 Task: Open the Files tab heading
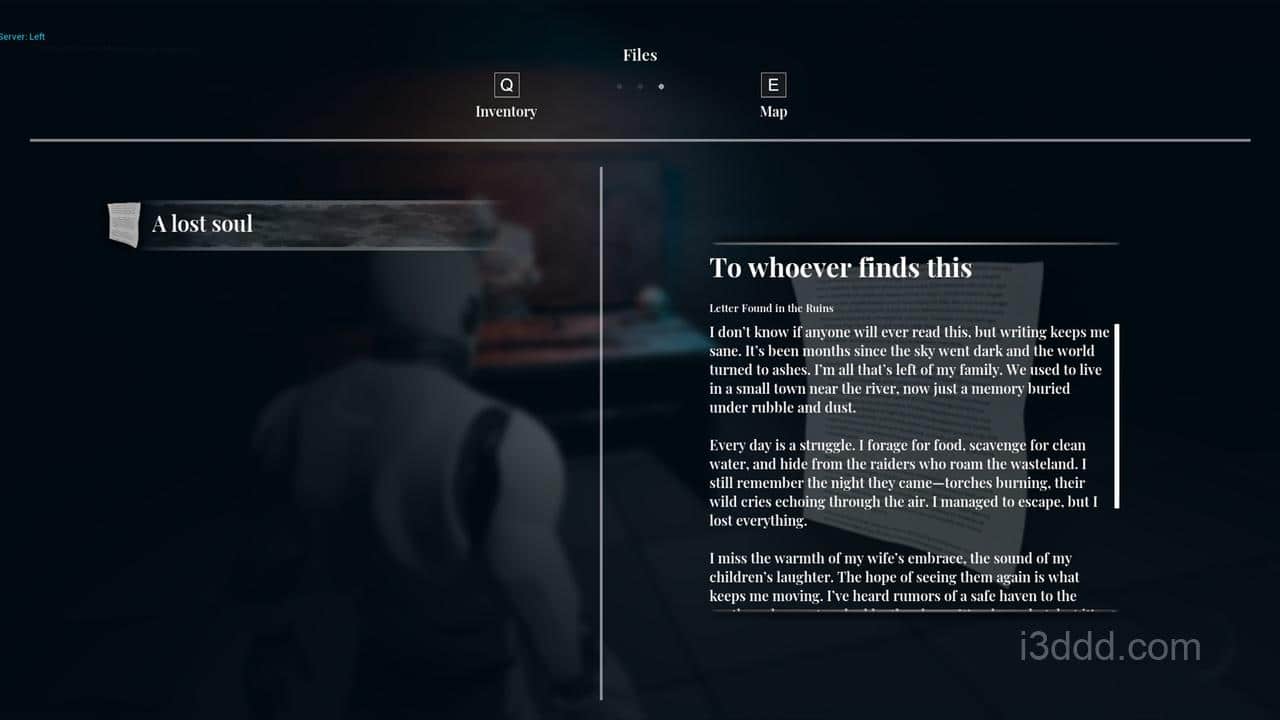[640, 55]
